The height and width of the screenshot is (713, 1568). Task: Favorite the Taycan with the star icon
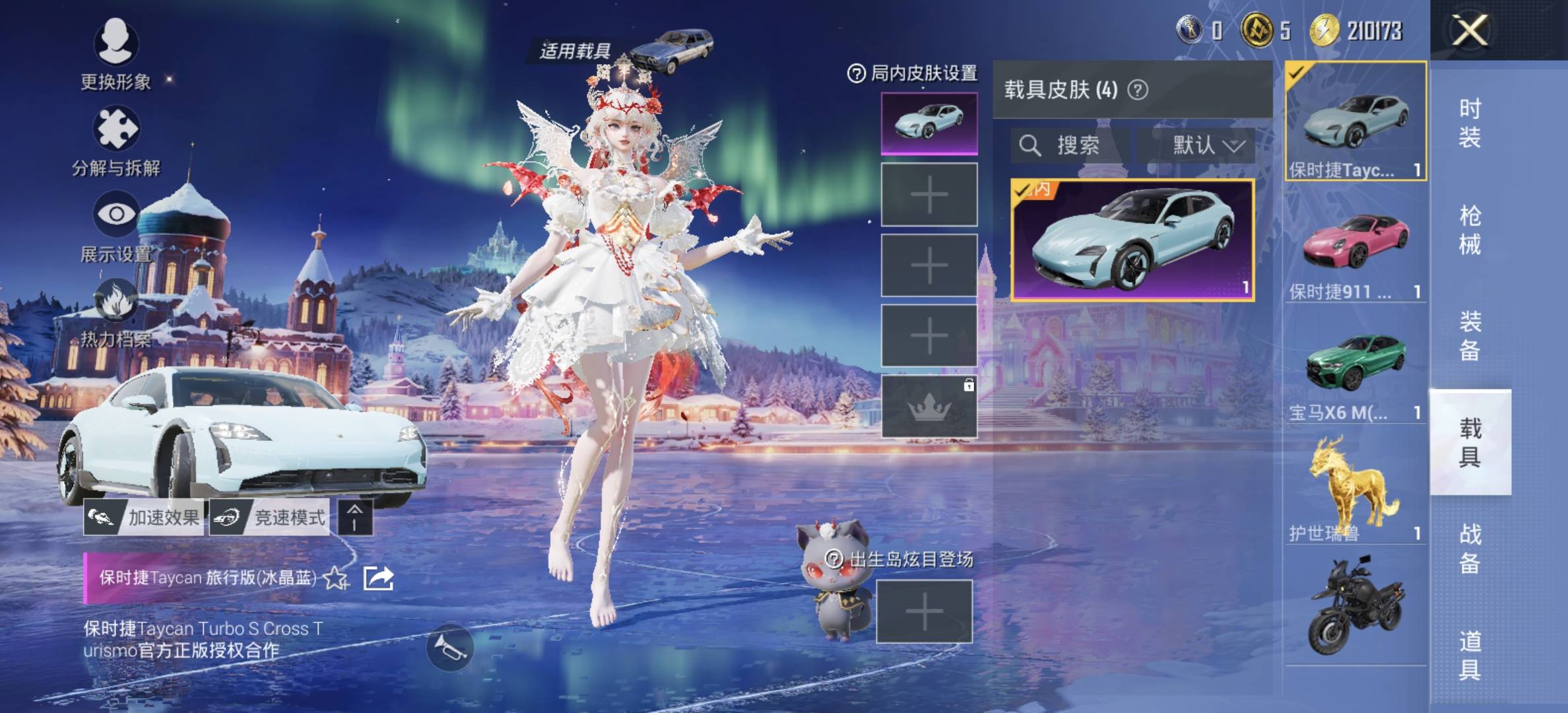tap(336, 578)
